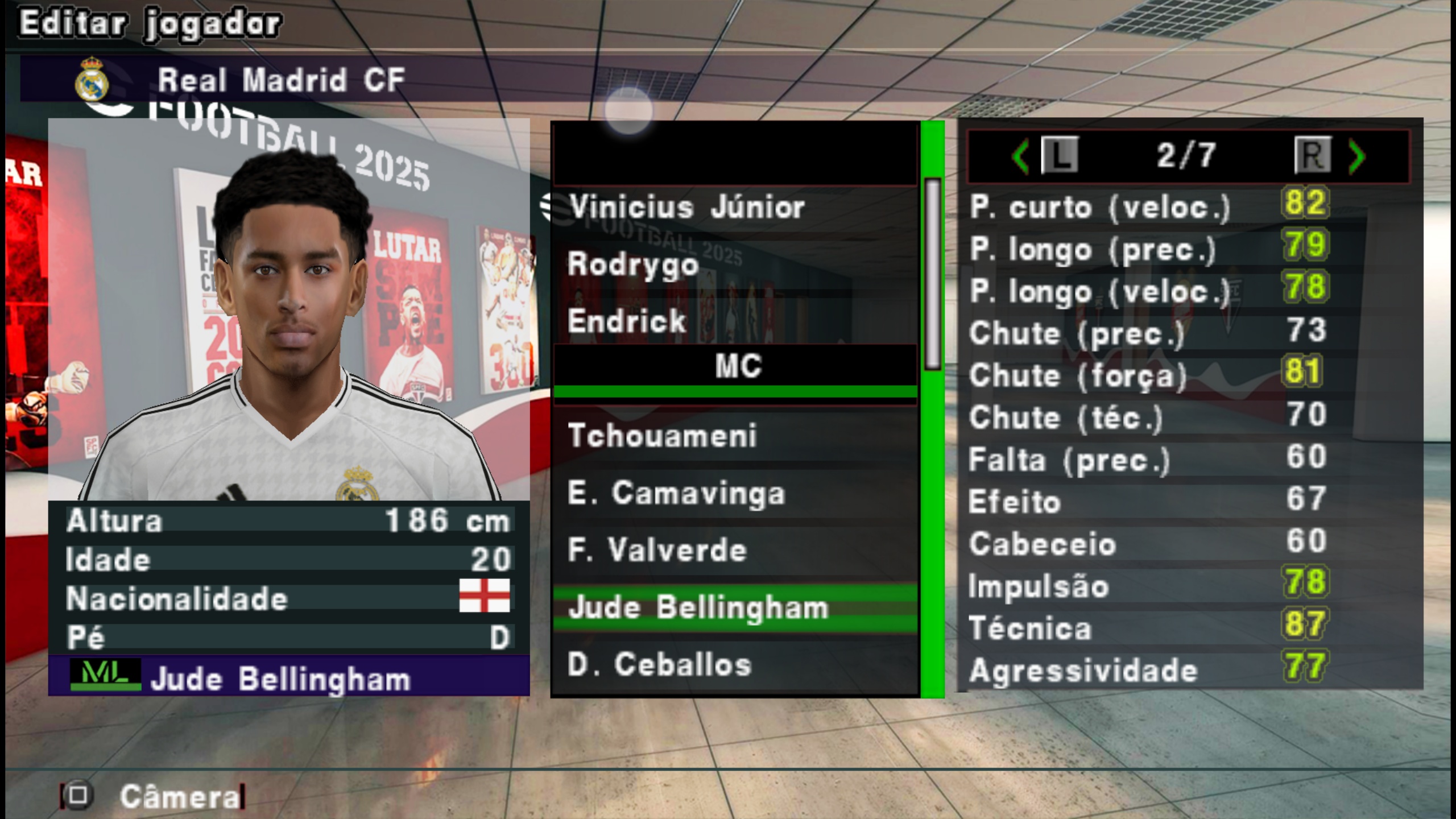The image size is (1456, 819).
Task: Go to the previous stats page arrow
Action: [1020, 156]
